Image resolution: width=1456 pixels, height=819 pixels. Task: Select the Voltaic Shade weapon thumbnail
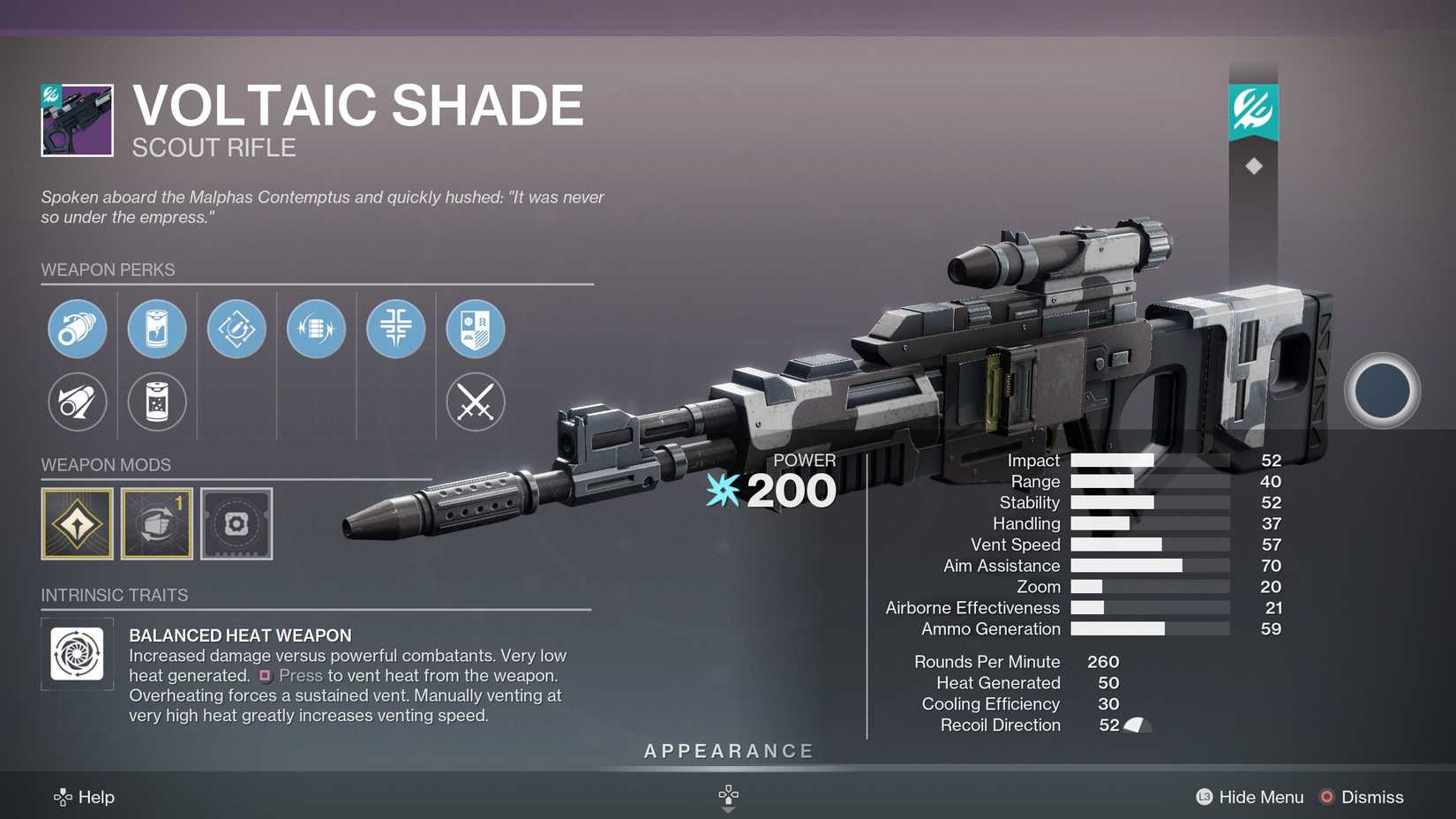pyautogui.click(x=77, y=119)
